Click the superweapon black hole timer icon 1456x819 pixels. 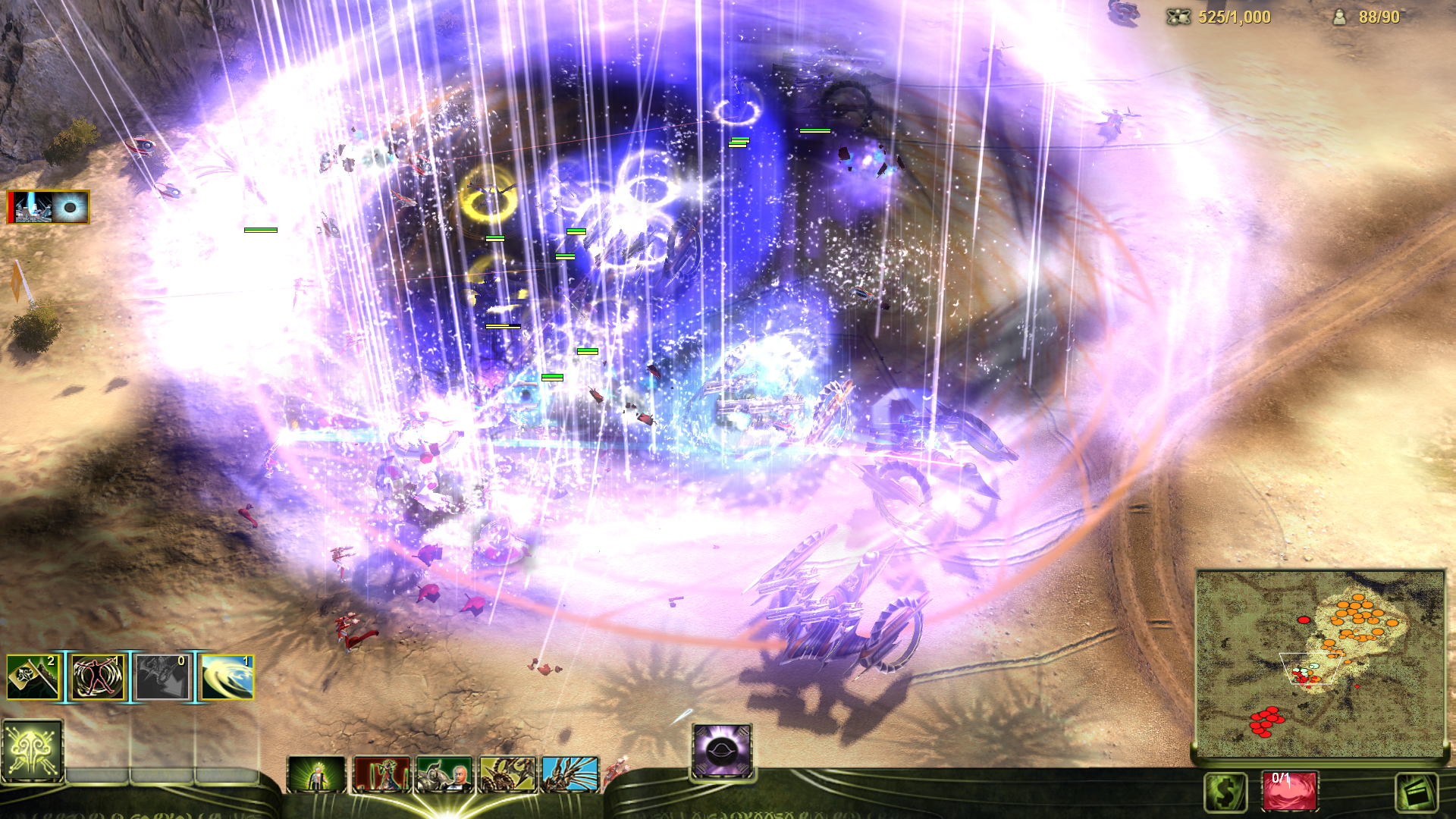point(49,207)
